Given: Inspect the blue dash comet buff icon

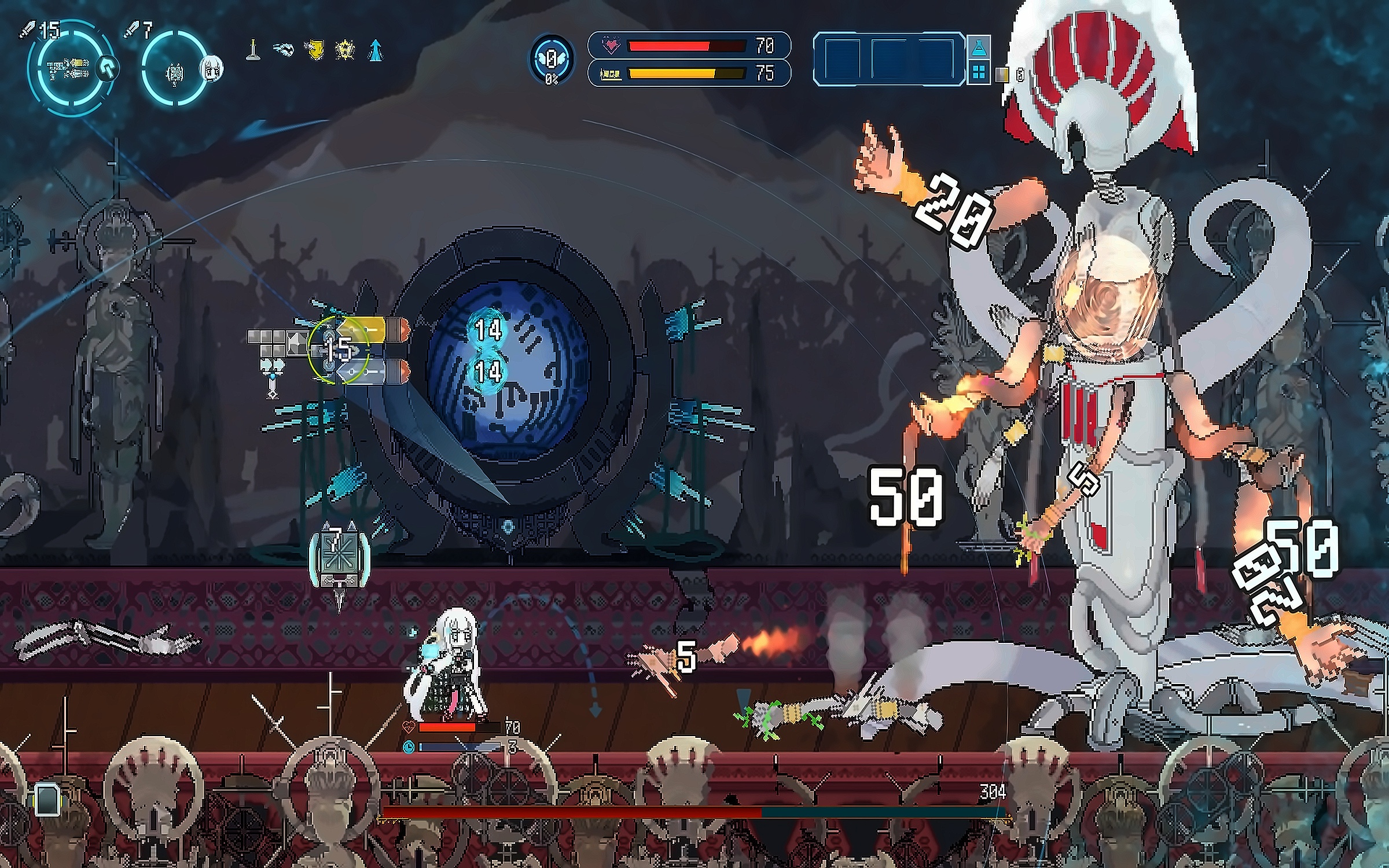Looking at the screenshot, I should point(284,51).
